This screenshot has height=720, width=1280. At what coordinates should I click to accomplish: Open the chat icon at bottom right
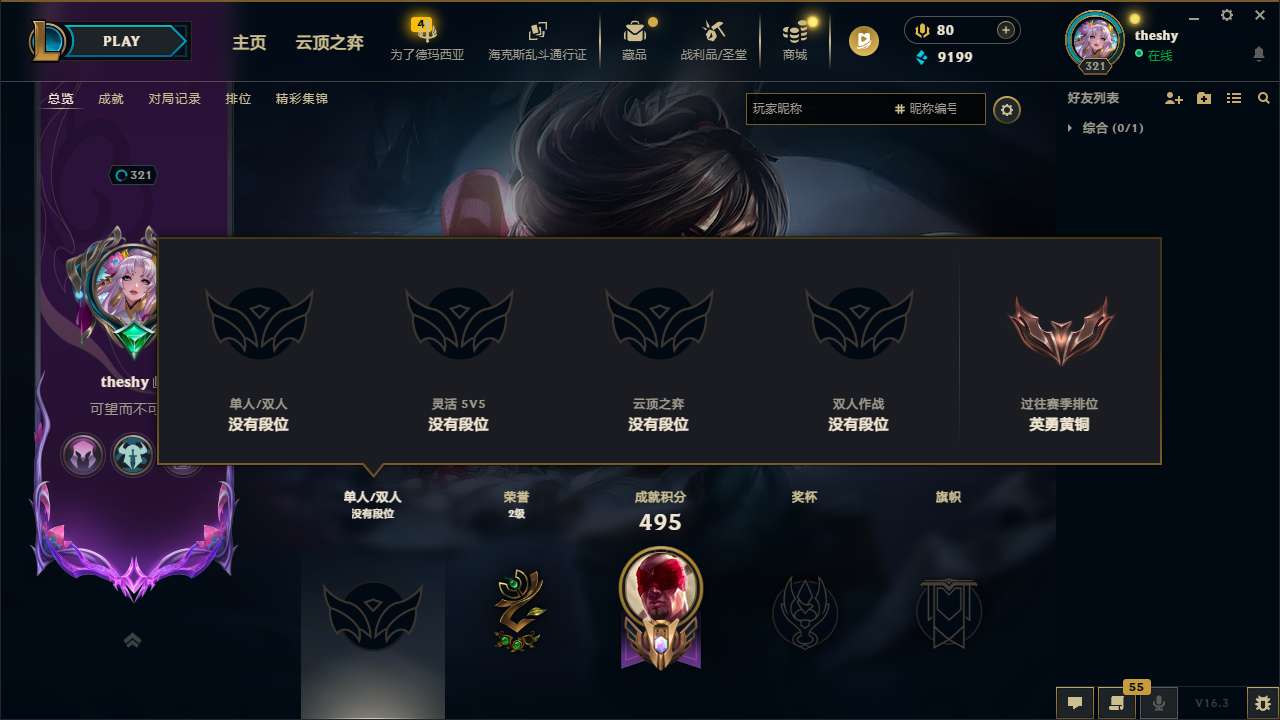tap(1075, 703)
